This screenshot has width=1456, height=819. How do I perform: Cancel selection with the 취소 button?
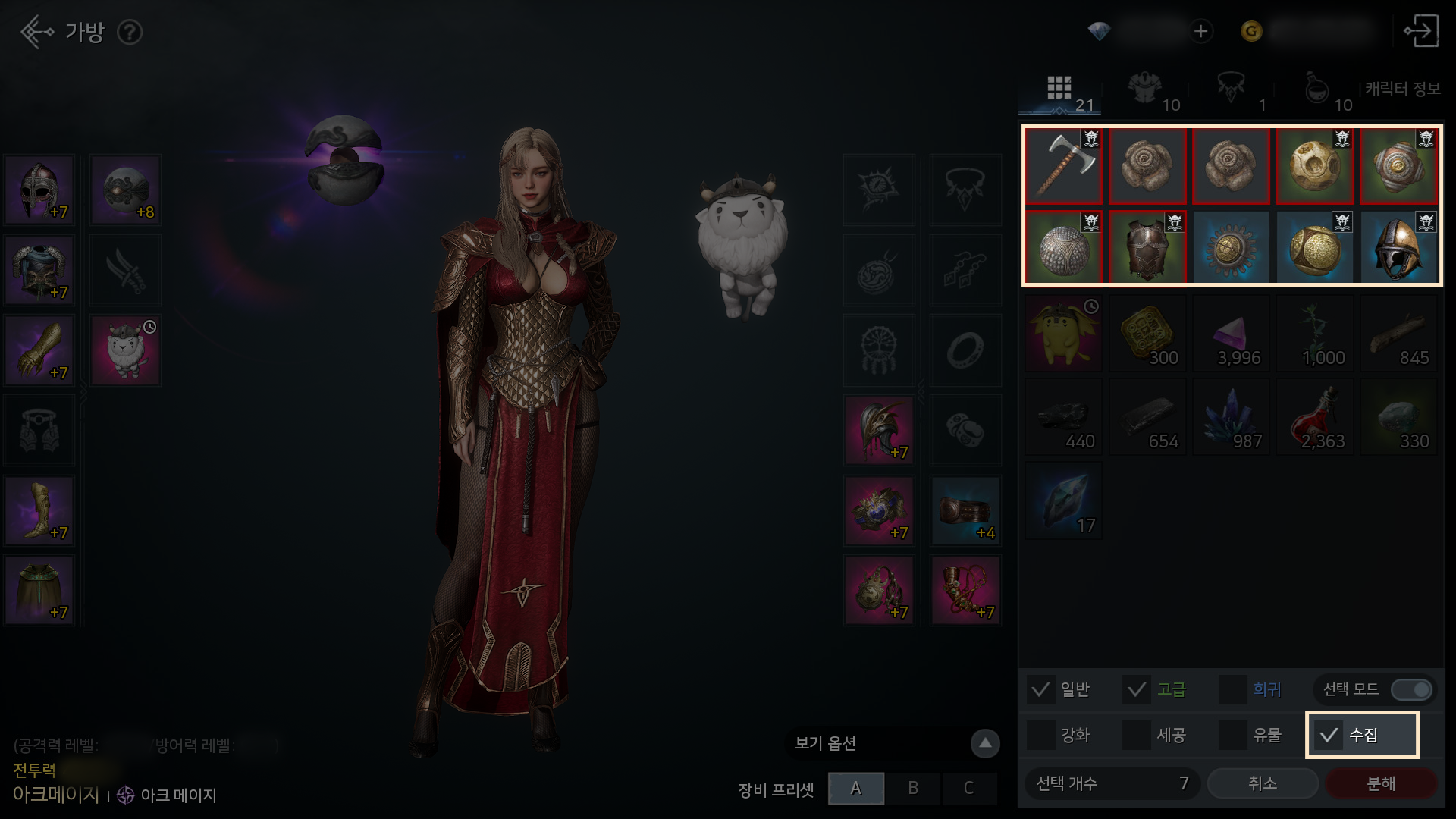(1263, 783)
